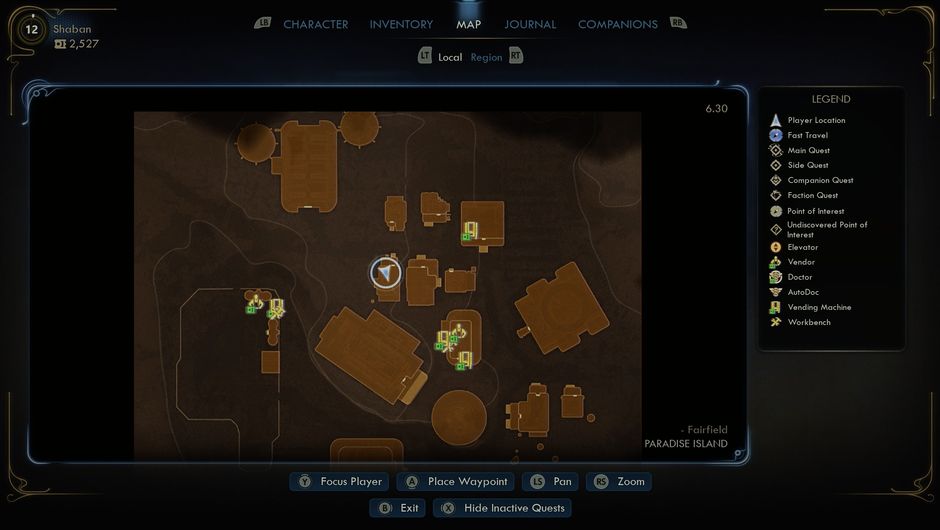Screen dimensions: 940x530
Task: Switch to the Region map view
Action: pos(487,57)
